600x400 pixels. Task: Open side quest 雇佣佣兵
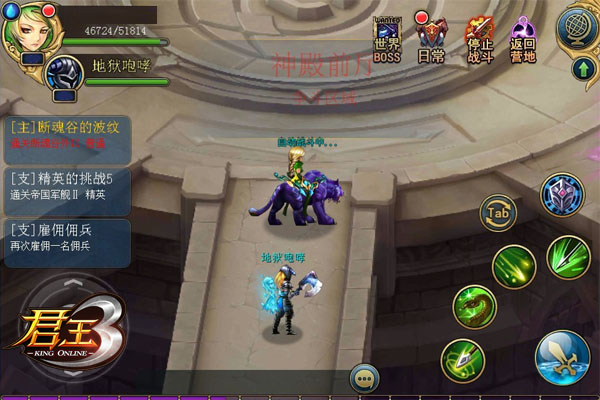tap(68, 237)
